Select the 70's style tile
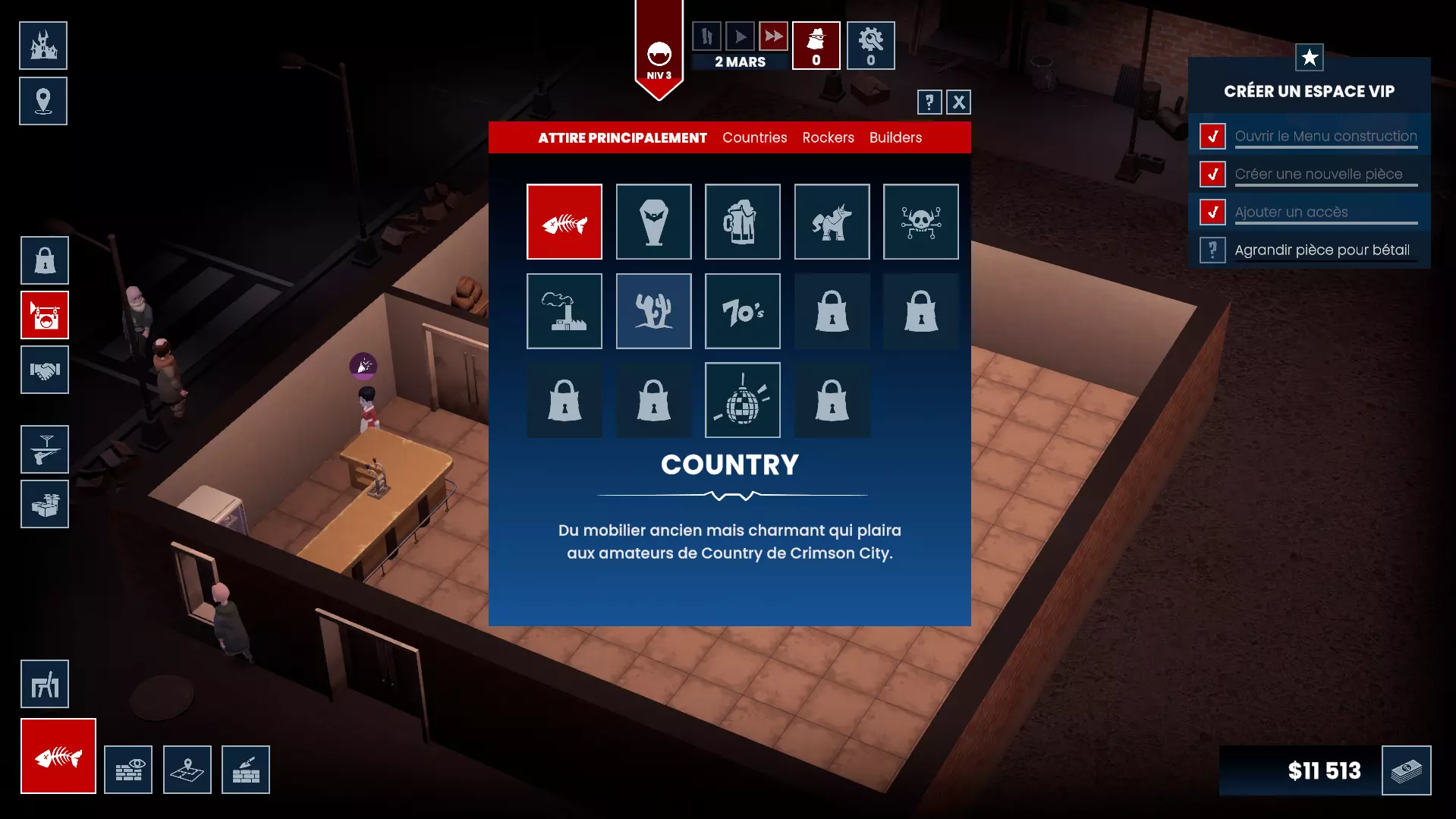The image size is (1456, 819). pos(743,311)
